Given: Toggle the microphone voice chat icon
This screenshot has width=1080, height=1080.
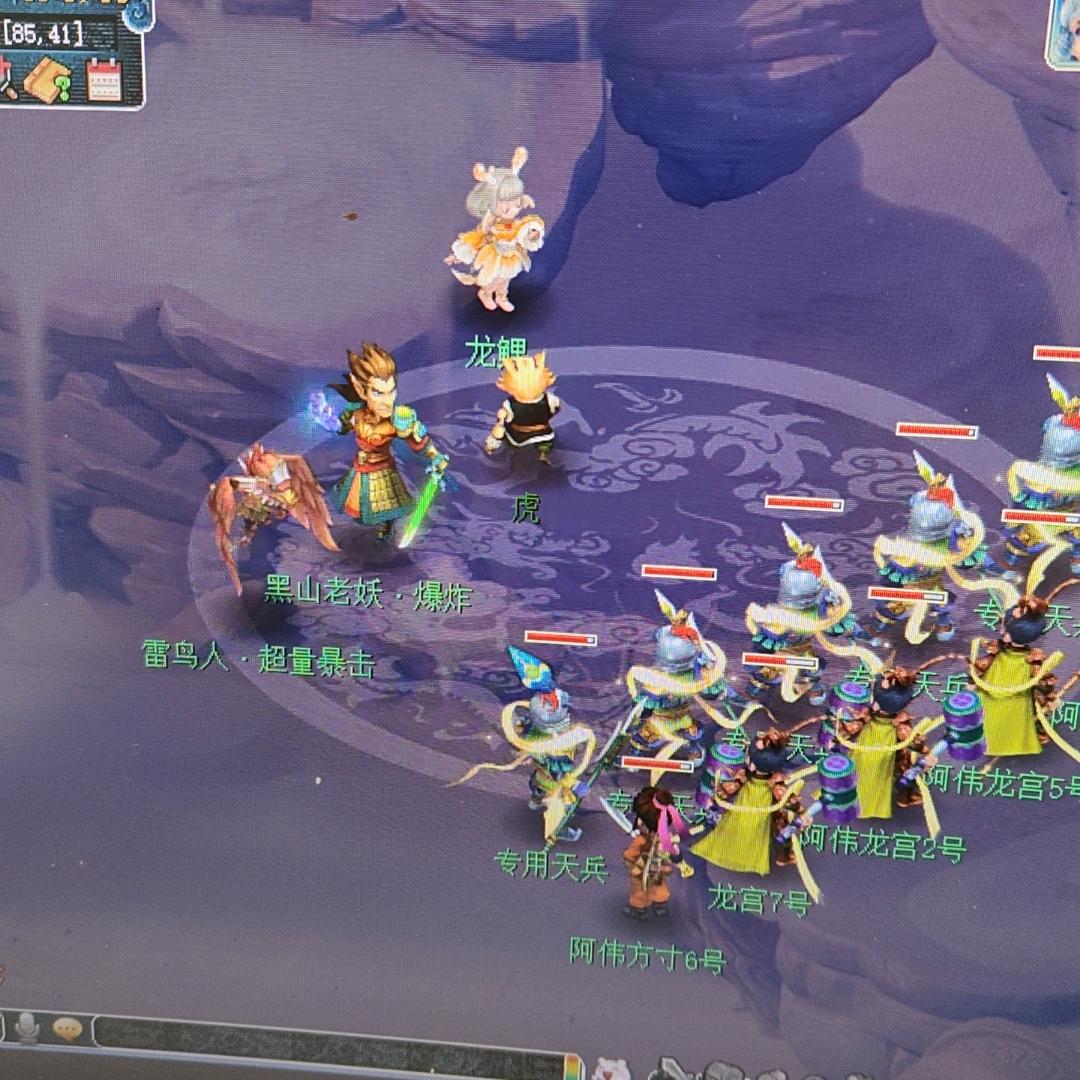Looking at the screenshot, I should pyautogui.click(x=27, y=1027).
